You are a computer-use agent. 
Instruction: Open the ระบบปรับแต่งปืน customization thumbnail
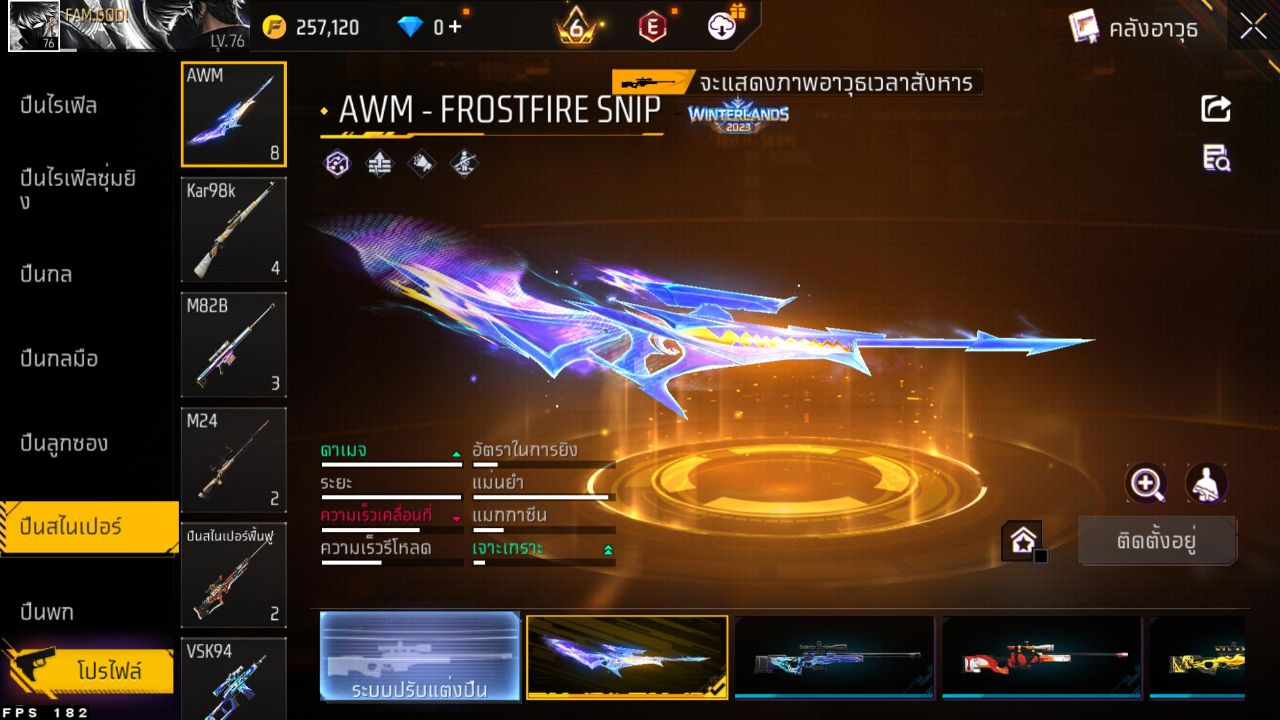[420, 657]
